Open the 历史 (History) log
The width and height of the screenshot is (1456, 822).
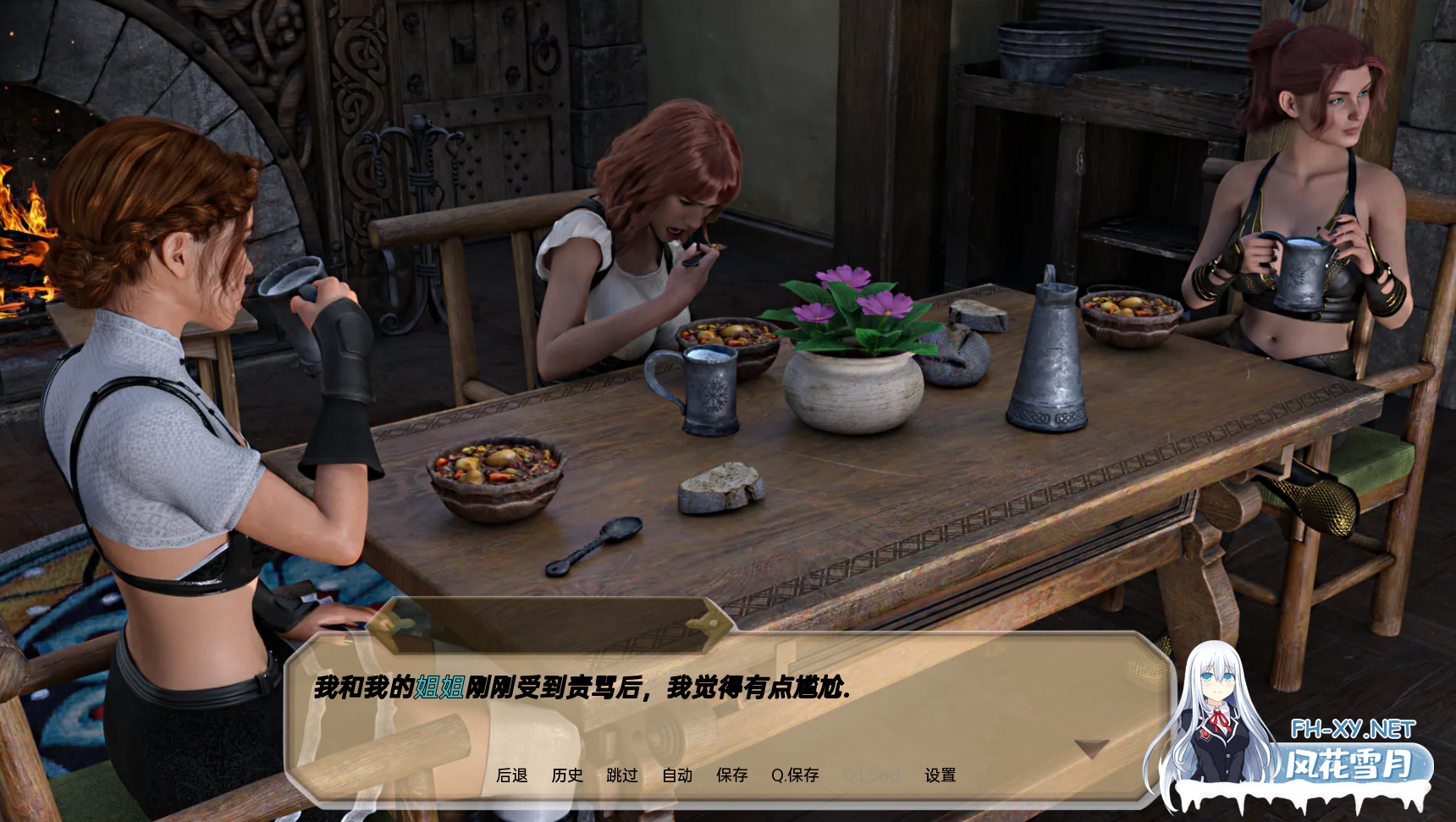(567, 775)
